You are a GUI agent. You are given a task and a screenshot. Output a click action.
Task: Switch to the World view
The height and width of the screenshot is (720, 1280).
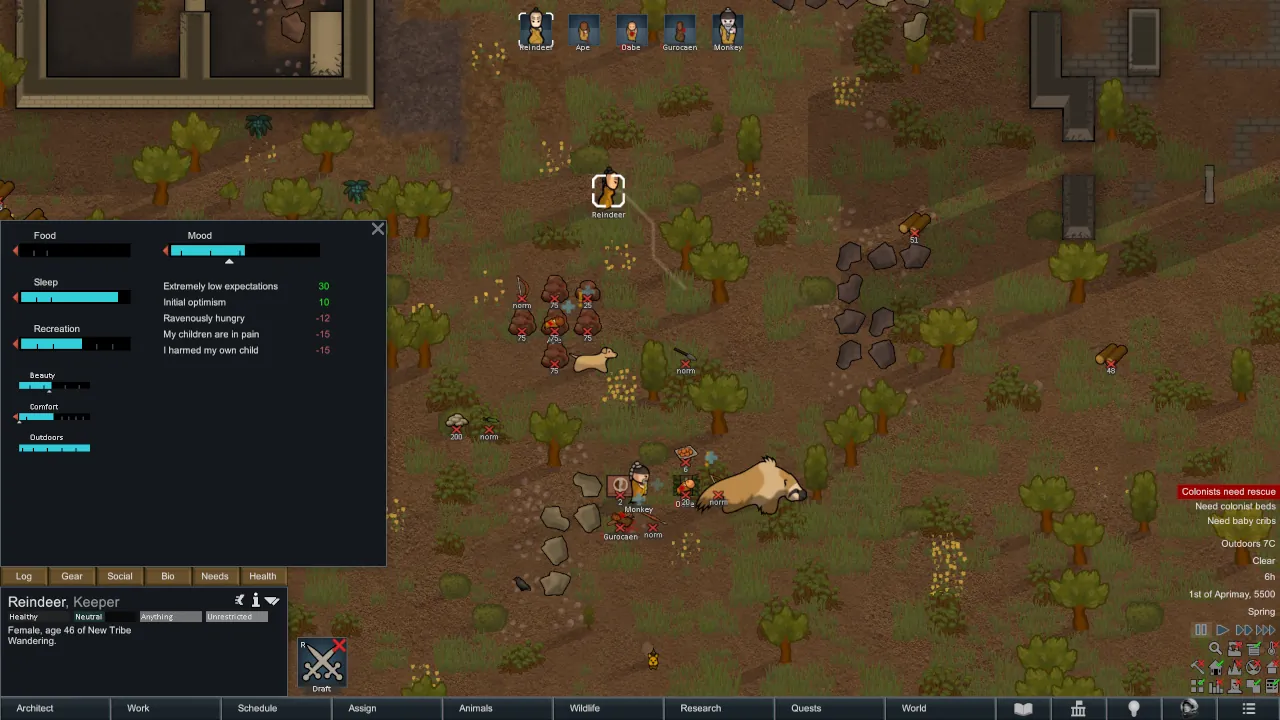click(x=914, y=708)
